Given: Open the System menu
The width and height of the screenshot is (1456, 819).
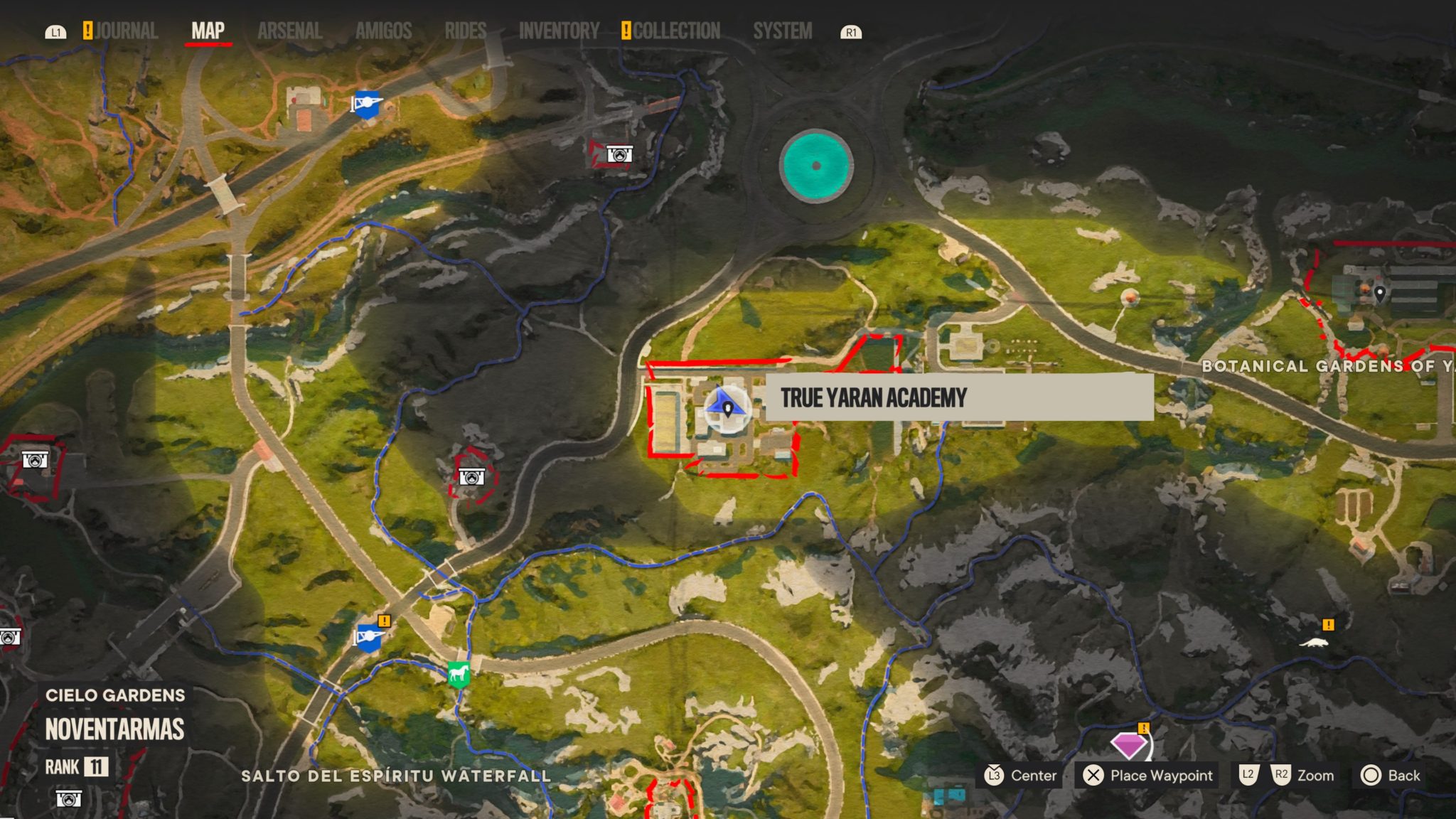Looking at the screenshot, I should pos(782,31).
